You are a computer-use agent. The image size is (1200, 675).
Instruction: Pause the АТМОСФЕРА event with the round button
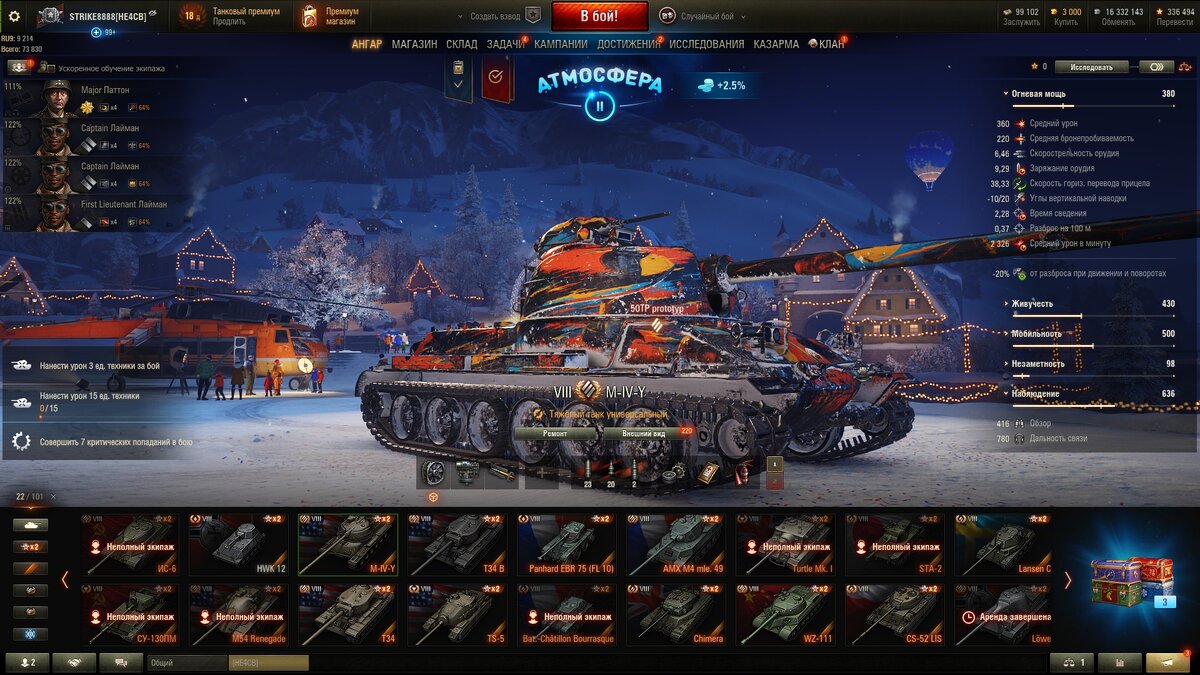599,105
